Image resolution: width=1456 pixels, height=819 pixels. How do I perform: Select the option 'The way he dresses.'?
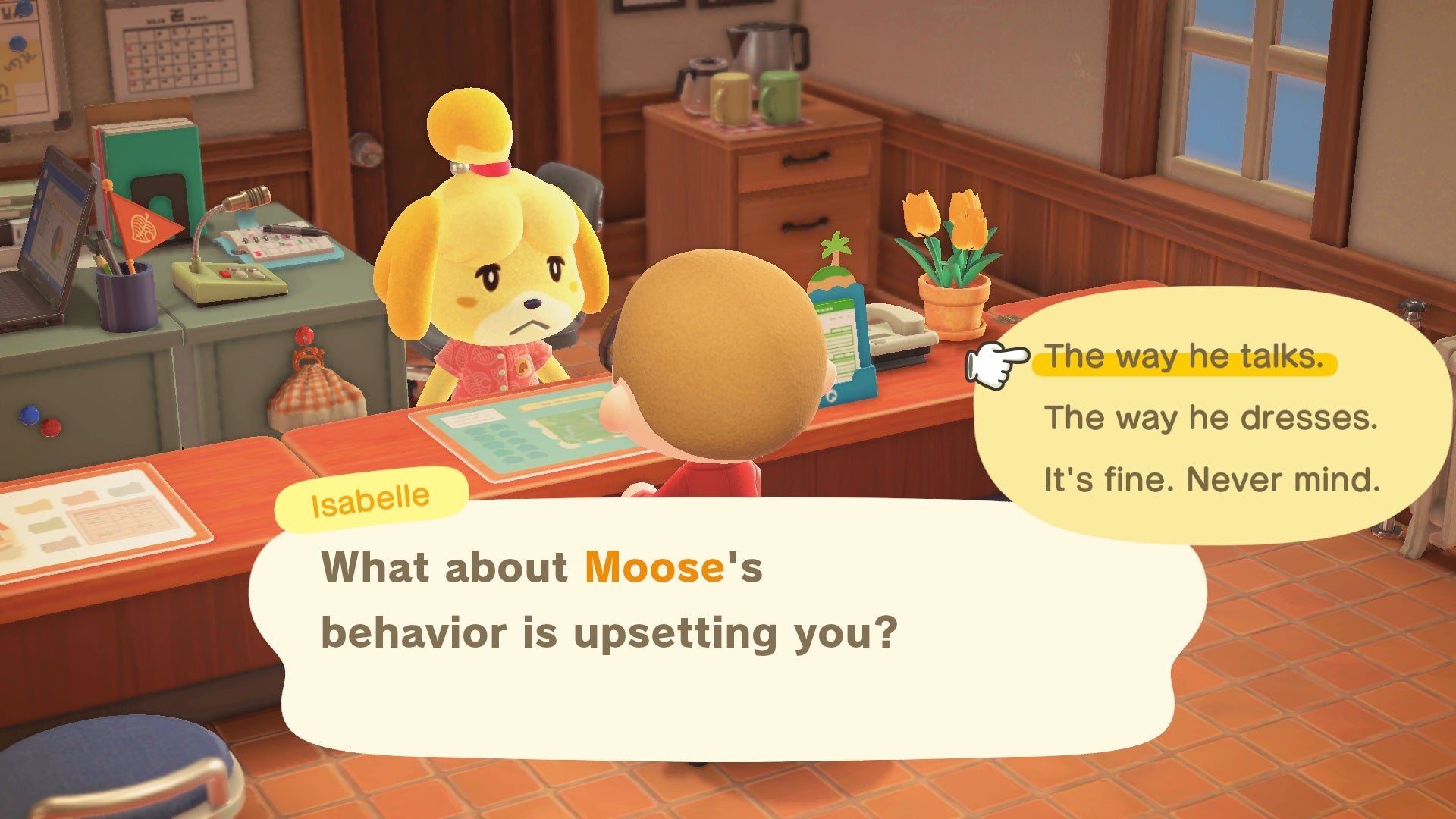coord(1185,416)
